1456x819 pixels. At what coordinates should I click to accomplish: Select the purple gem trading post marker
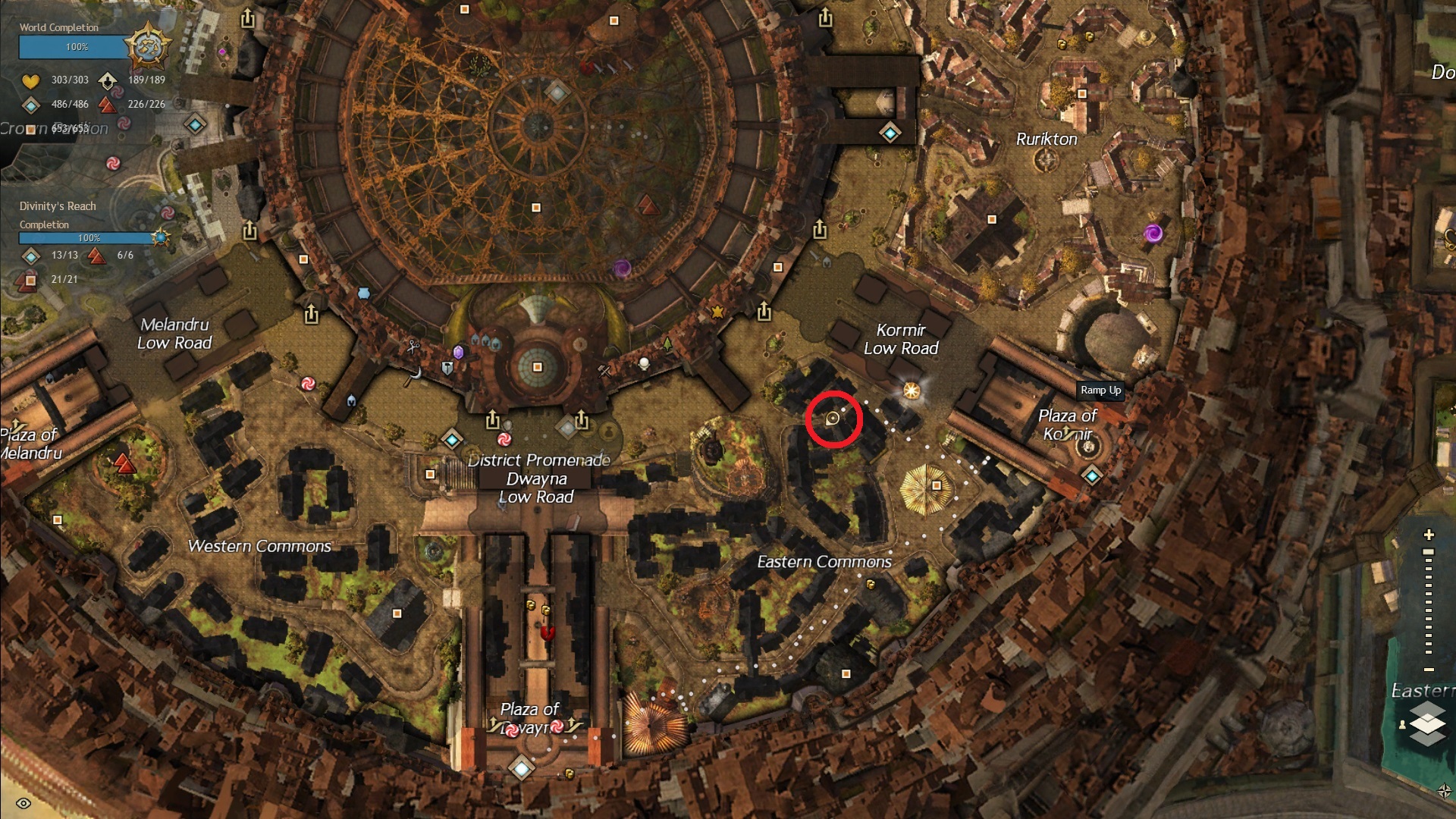458,352
